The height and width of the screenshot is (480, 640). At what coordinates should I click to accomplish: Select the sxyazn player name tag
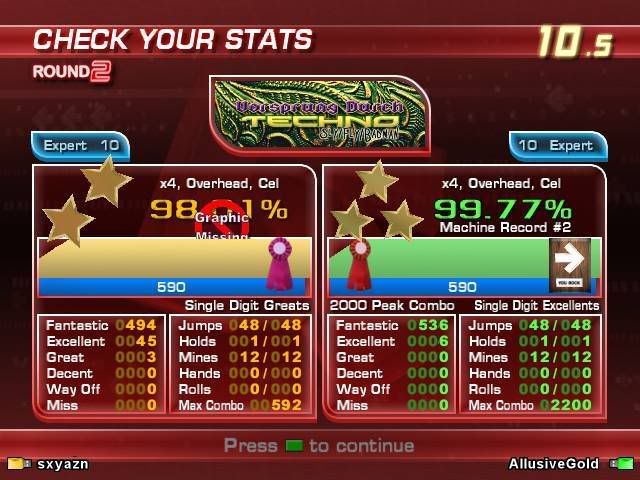62,464
